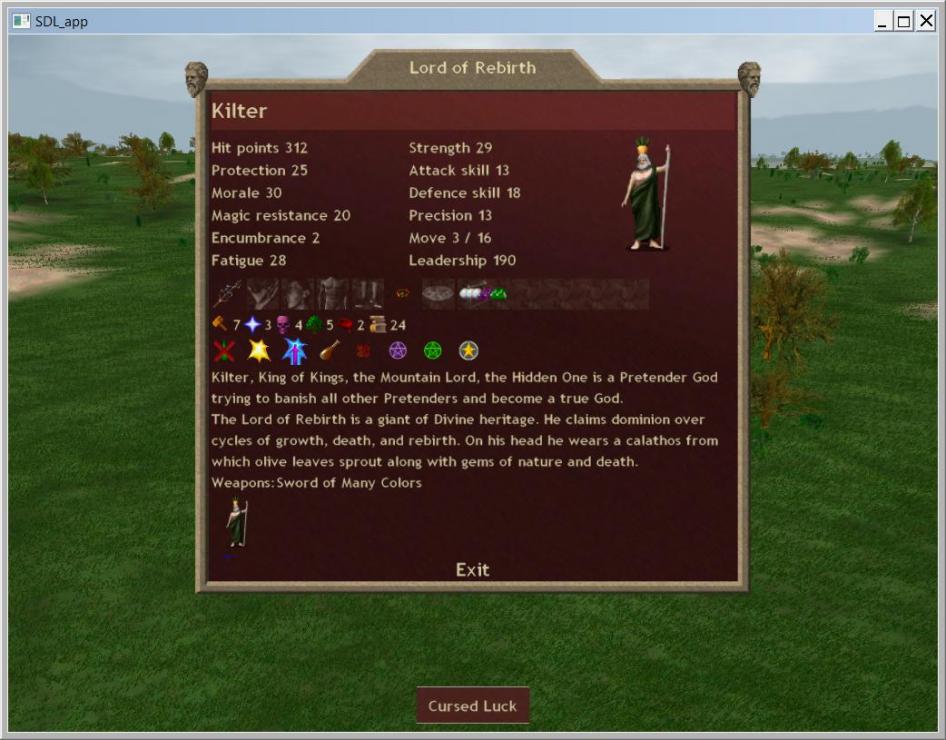Select the sword weapon equipment slot
This screenshot has width=946, height=740.
click(x=227, y=294)
